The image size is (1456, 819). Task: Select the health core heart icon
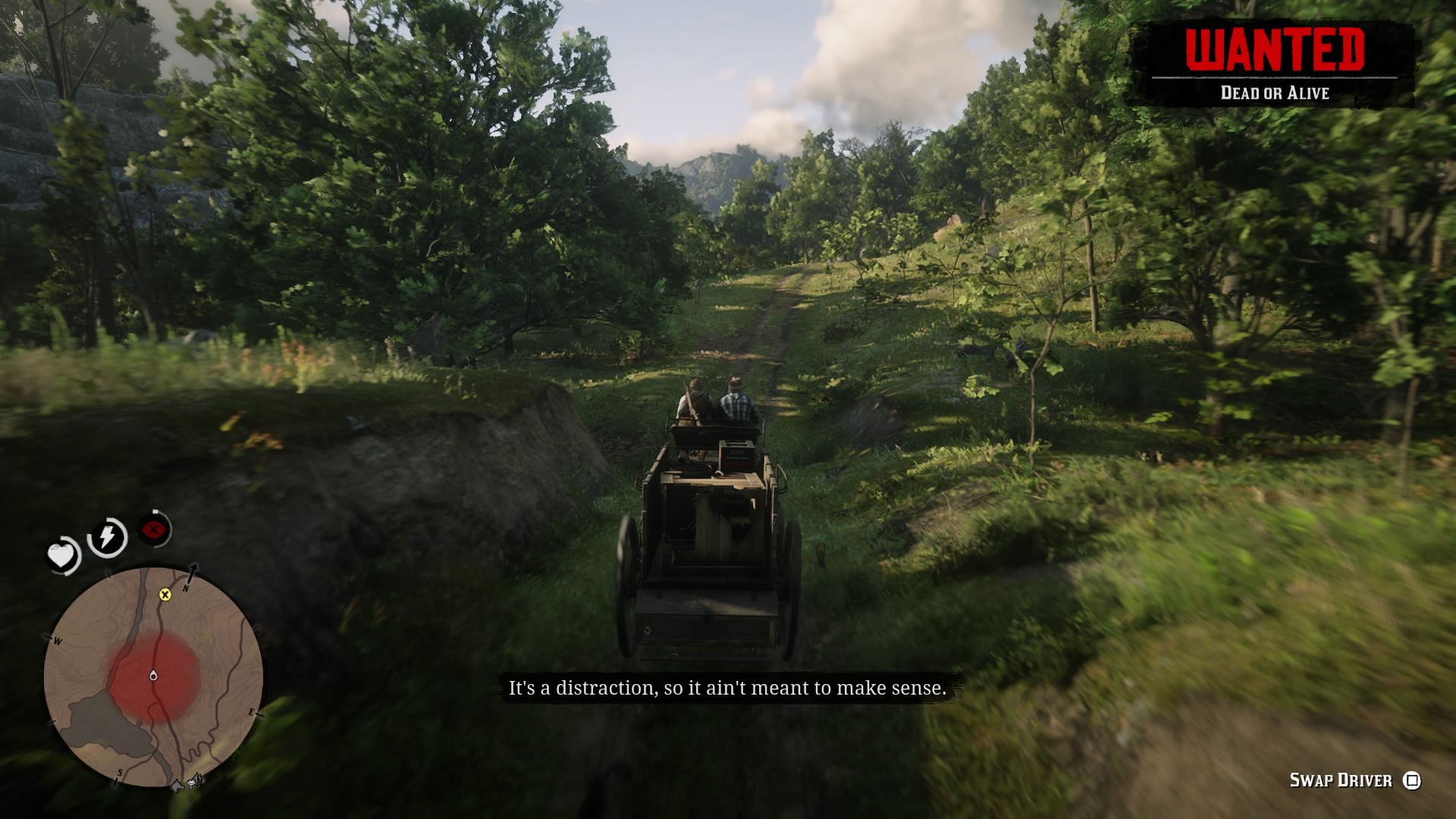[x=63, y=557]
